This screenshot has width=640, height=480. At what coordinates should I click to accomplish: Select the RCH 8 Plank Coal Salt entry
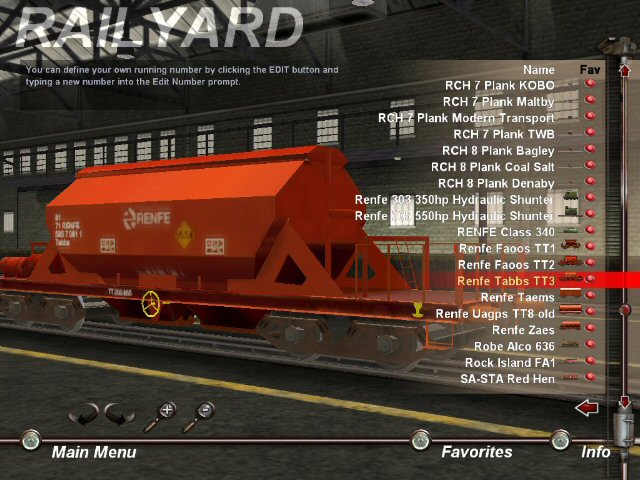pyautogui.click(x=492, y=167)
